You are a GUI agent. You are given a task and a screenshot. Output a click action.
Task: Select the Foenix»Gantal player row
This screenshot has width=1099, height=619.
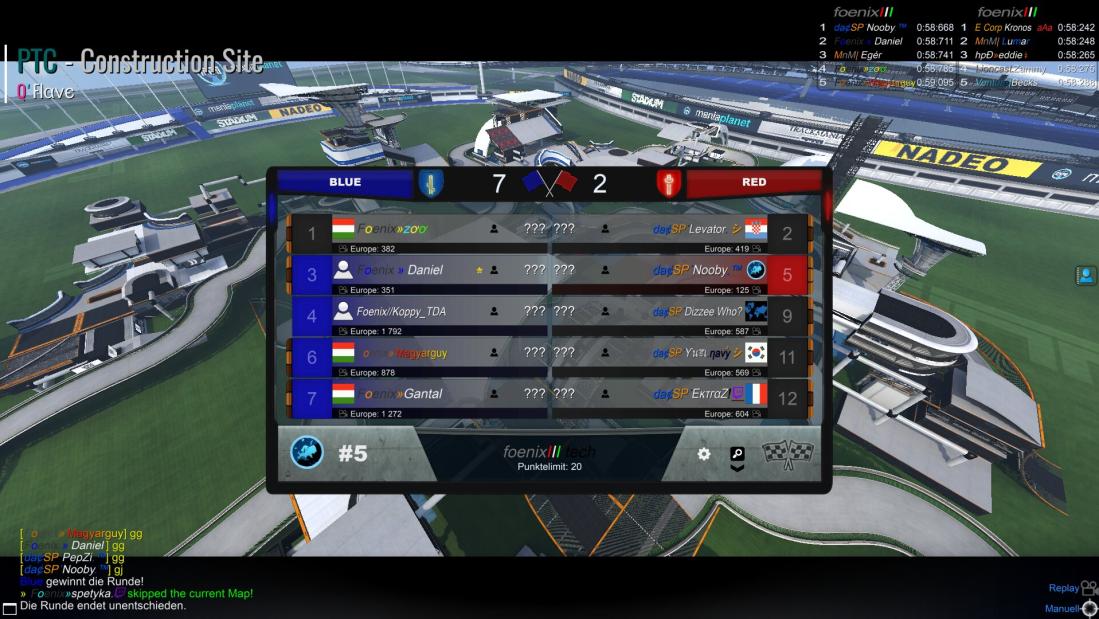417,398
